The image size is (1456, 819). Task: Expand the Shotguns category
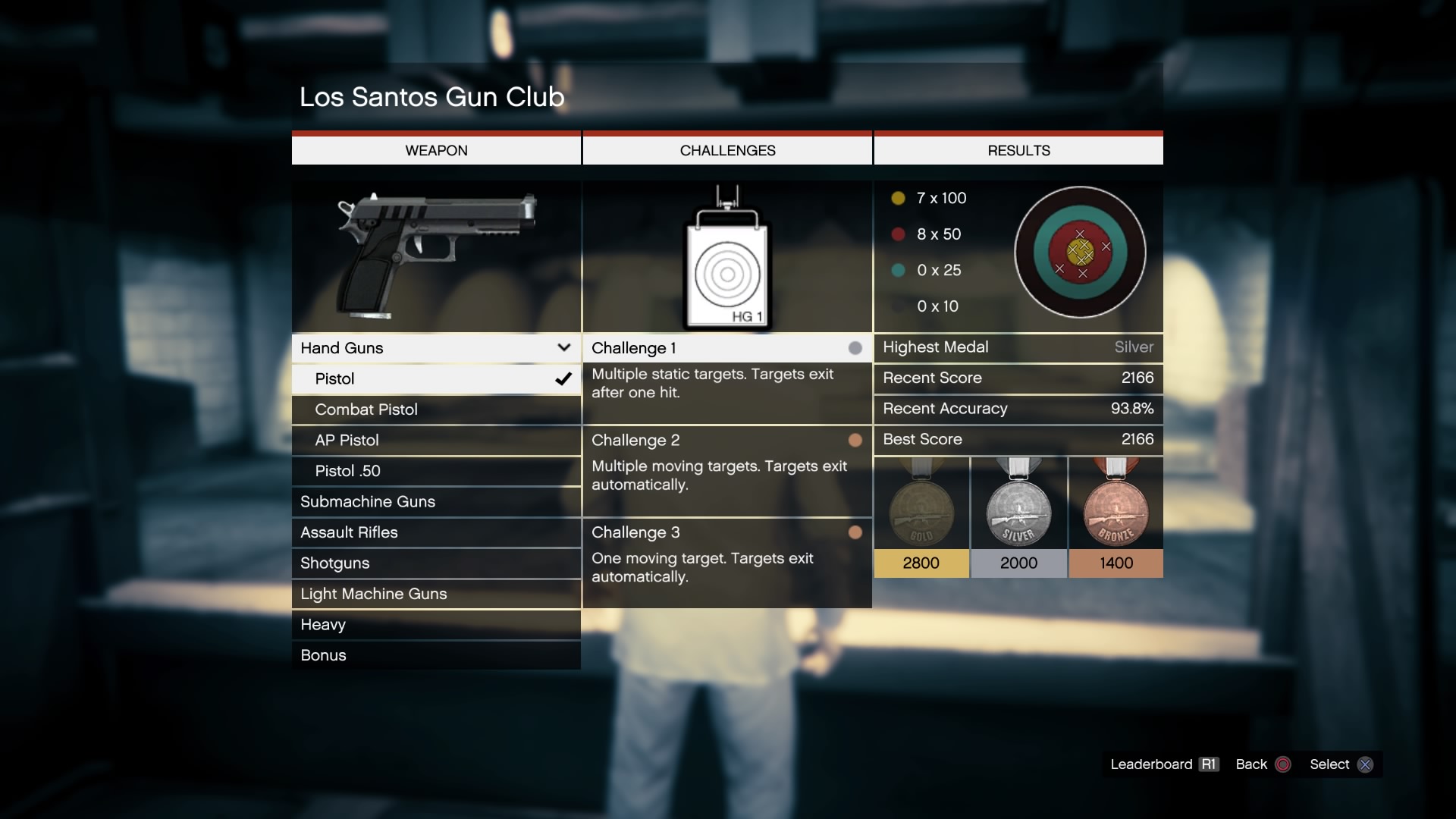435,563
